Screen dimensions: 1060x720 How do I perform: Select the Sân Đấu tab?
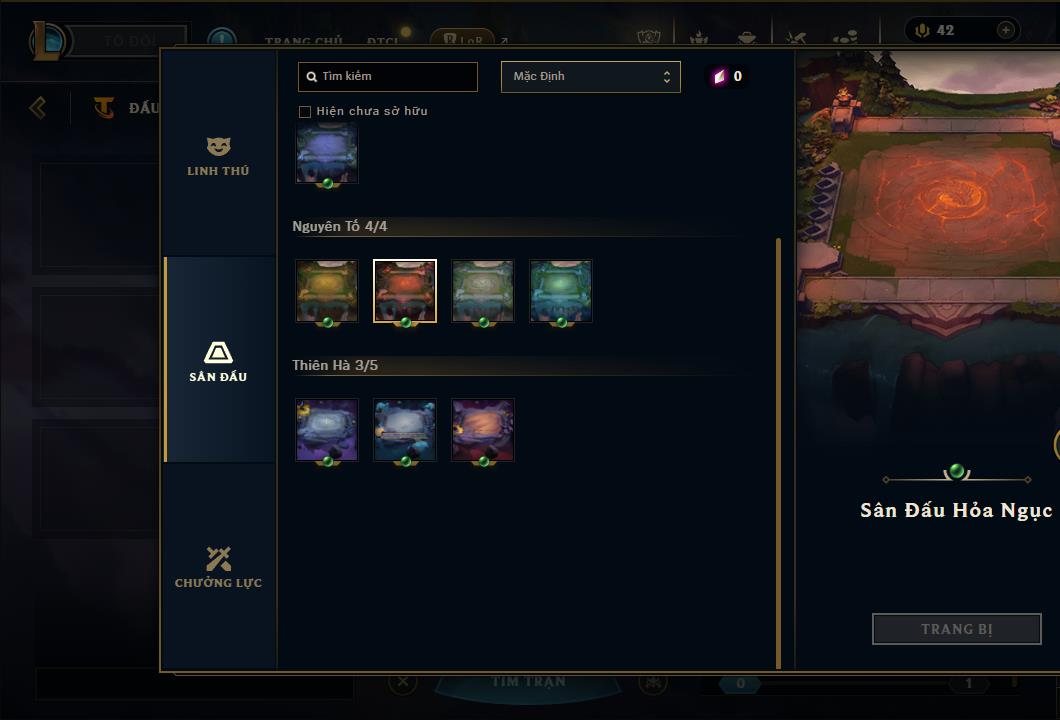pyautogui.click(x=218, y=361)
